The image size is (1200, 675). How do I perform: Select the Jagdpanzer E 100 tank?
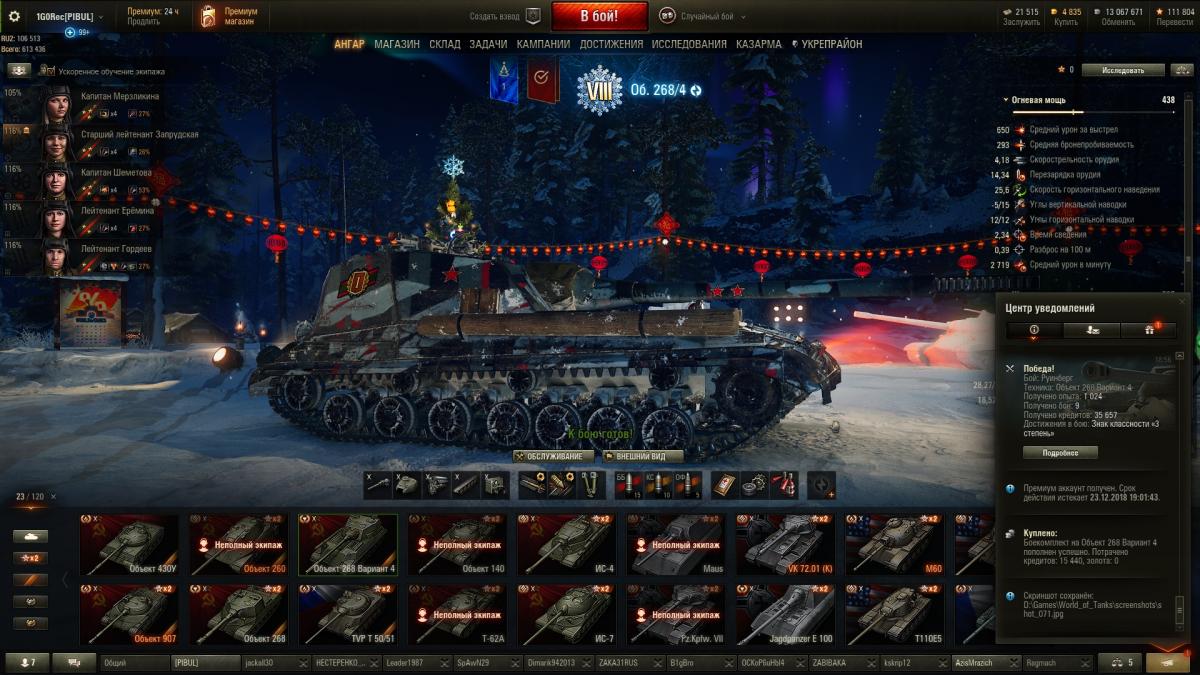click(785, 615)
